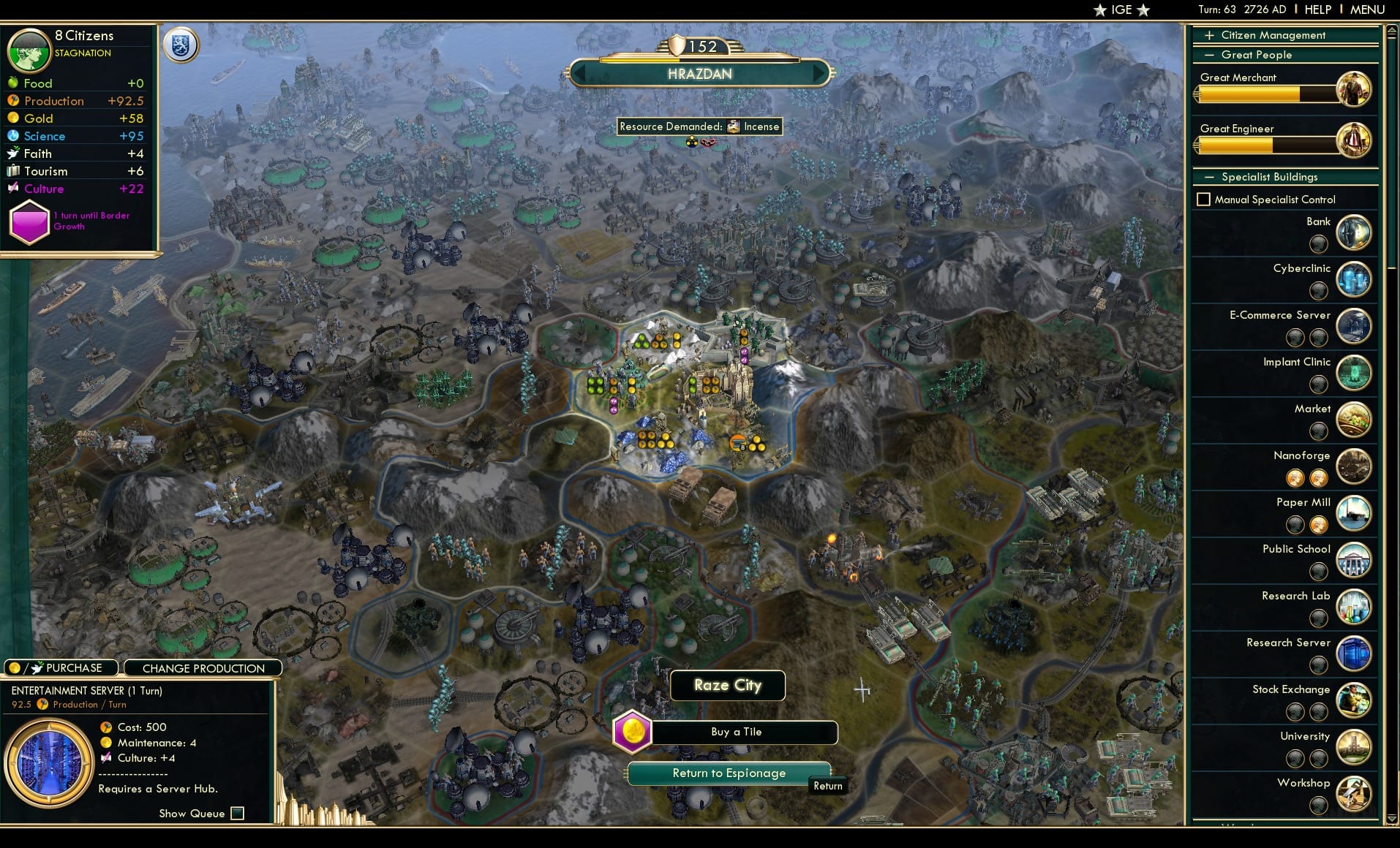Click Return to Espionage

(729, 773)
